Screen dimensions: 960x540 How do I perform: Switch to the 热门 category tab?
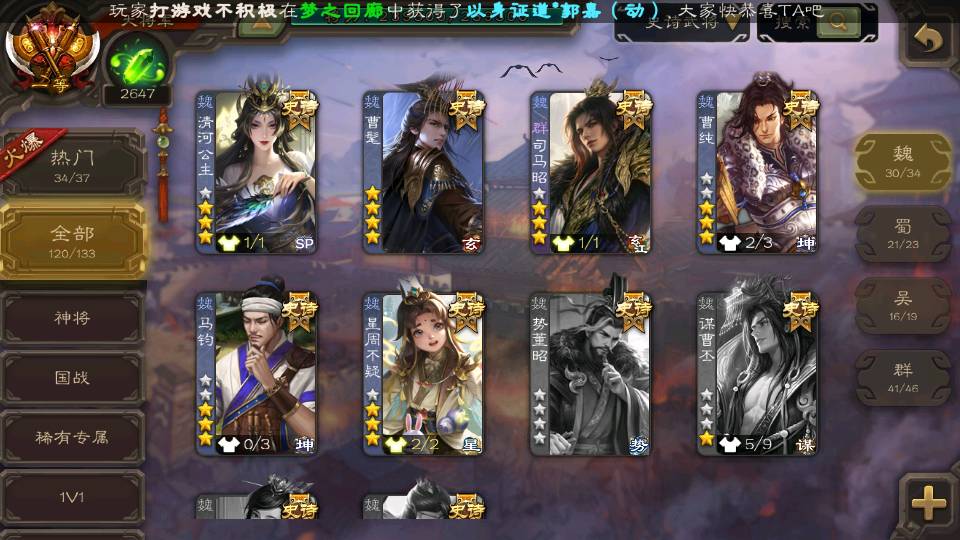tap(72, 163)
